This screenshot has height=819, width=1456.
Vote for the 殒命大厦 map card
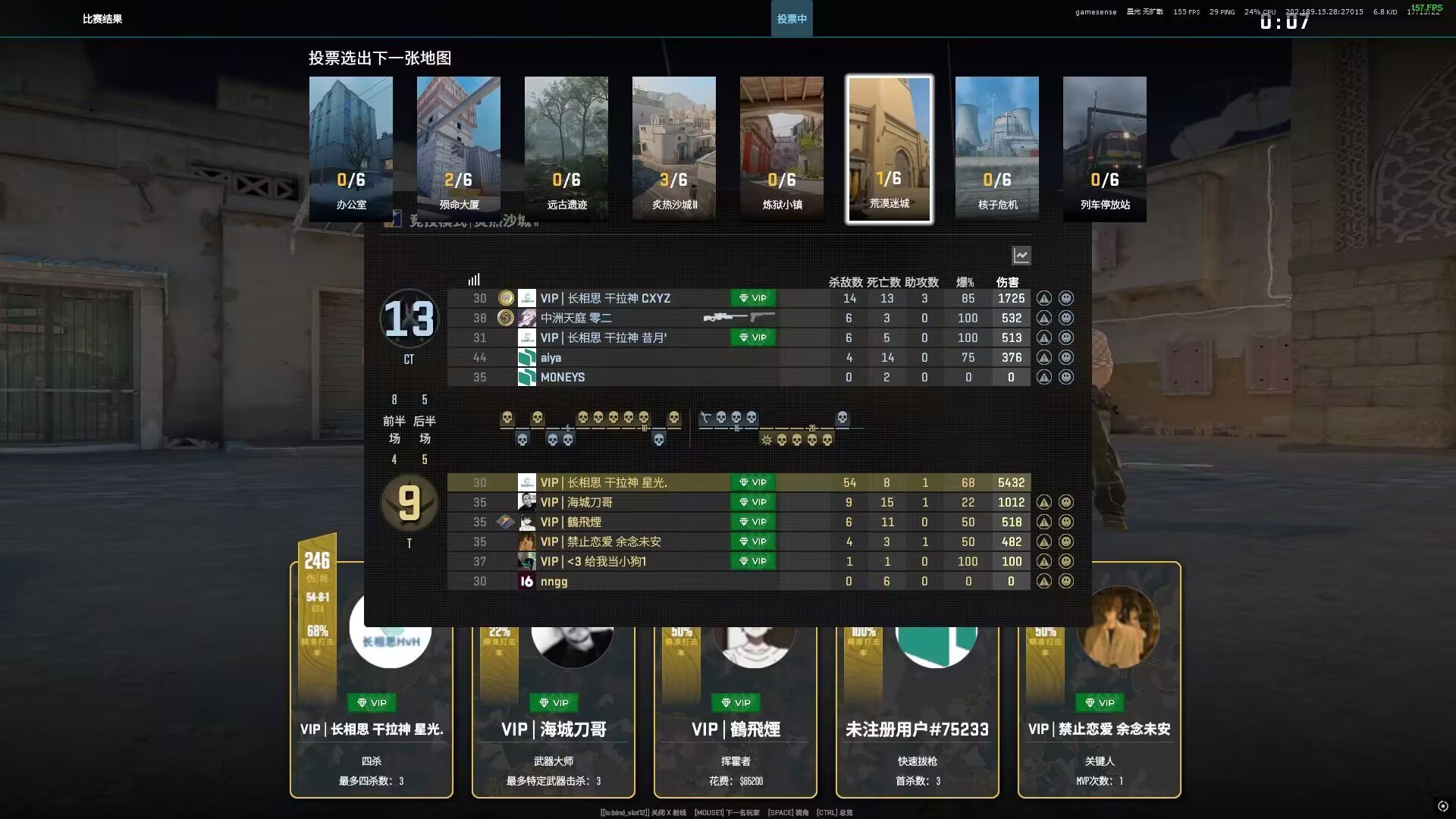459,149
